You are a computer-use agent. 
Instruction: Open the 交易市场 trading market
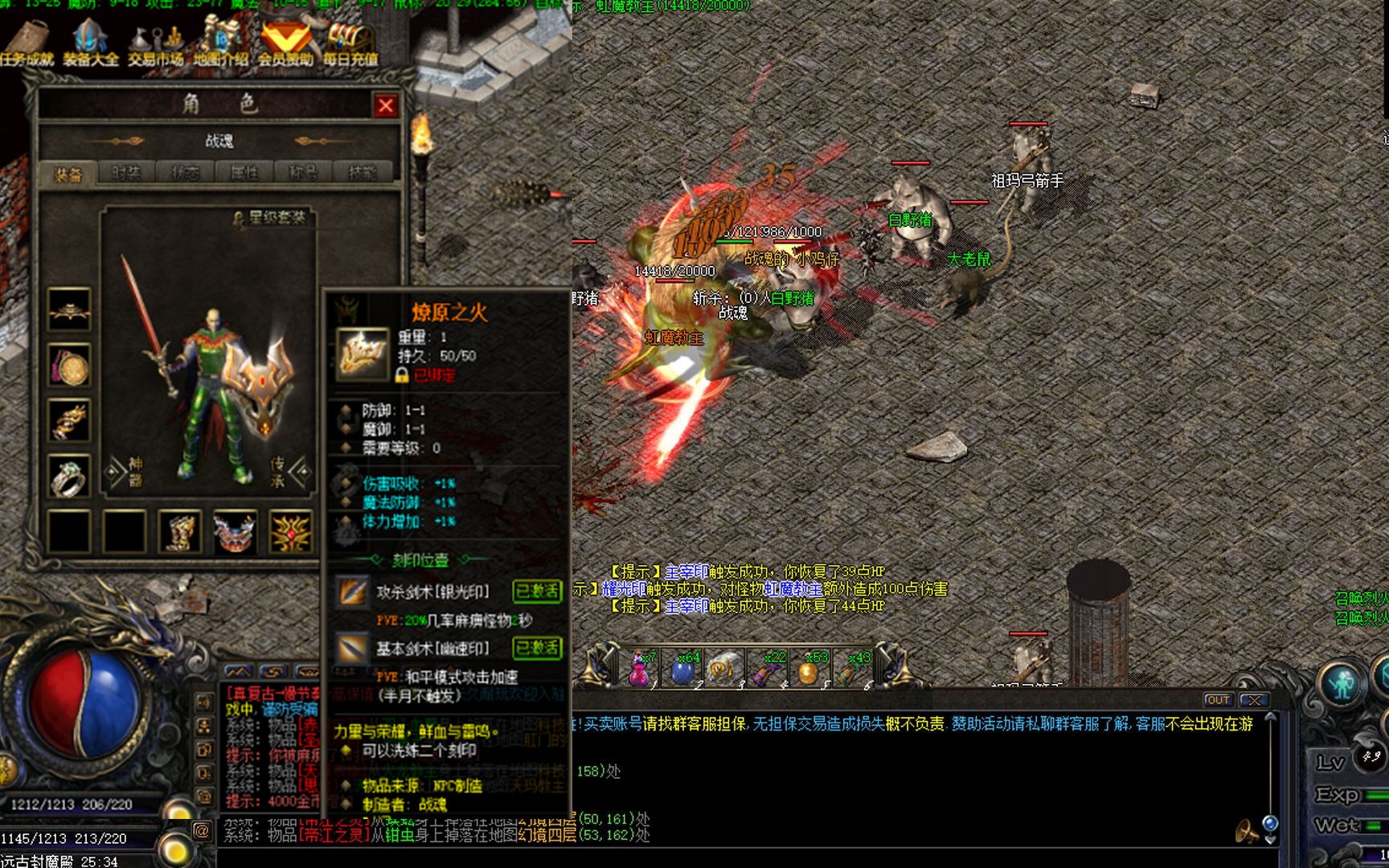tap(155, 44)
